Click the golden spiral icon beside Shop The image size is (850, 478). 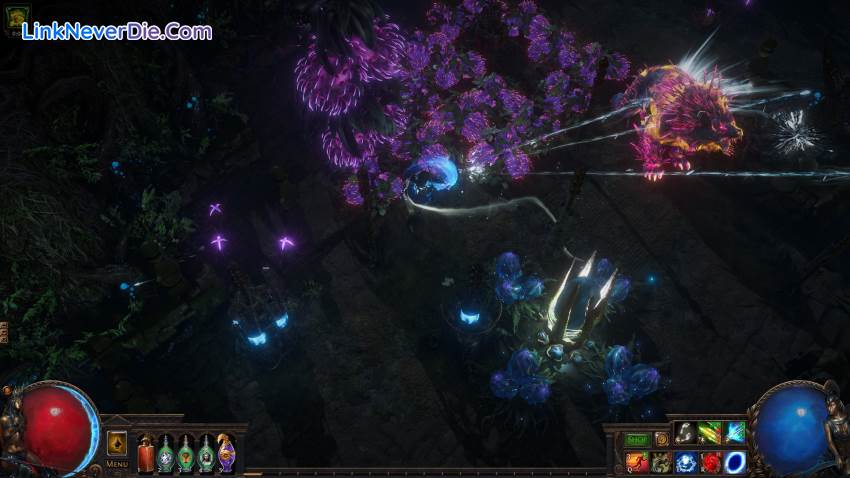click(661, 438)
